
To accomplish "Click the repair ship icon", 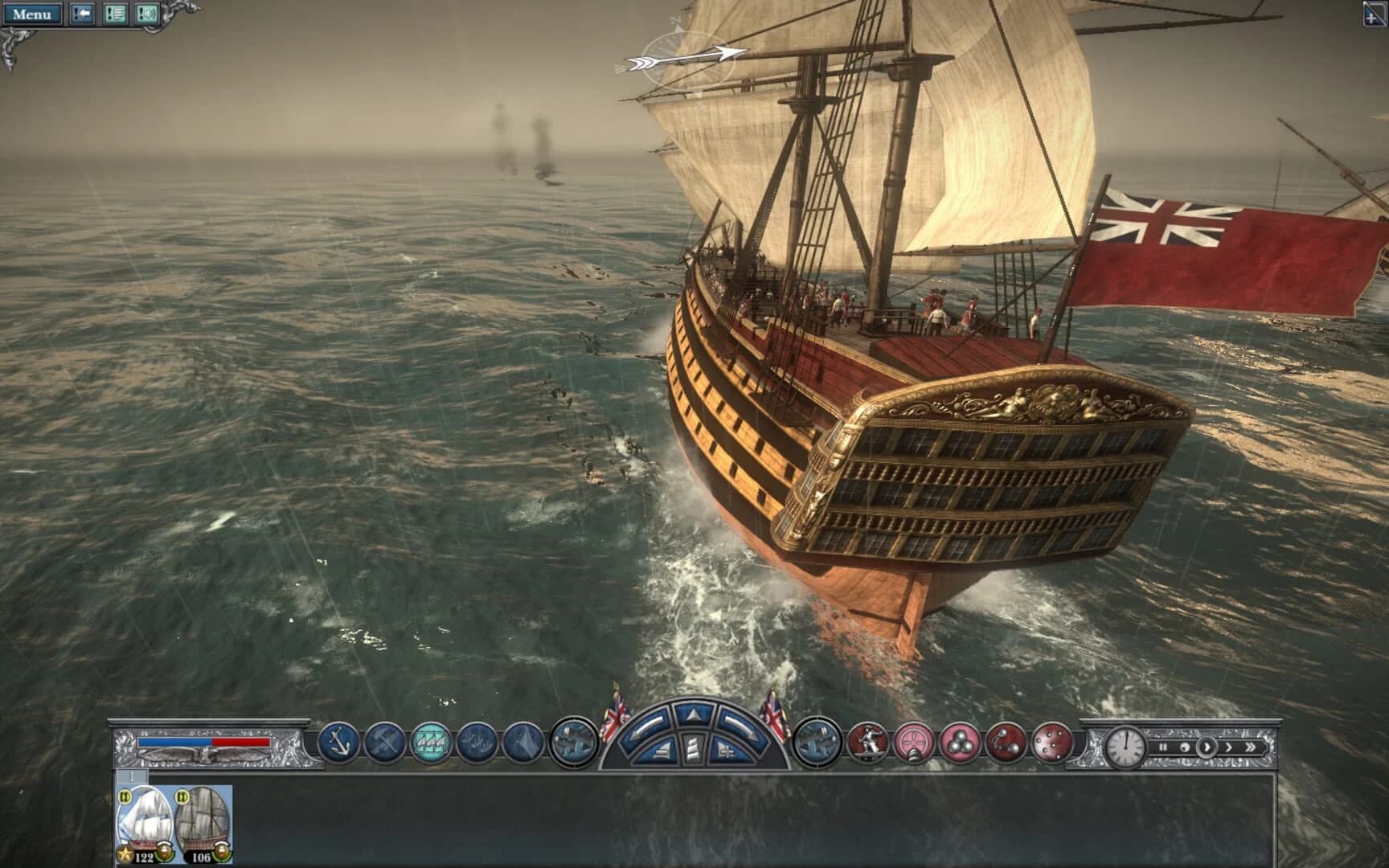I will click(385, 744).
